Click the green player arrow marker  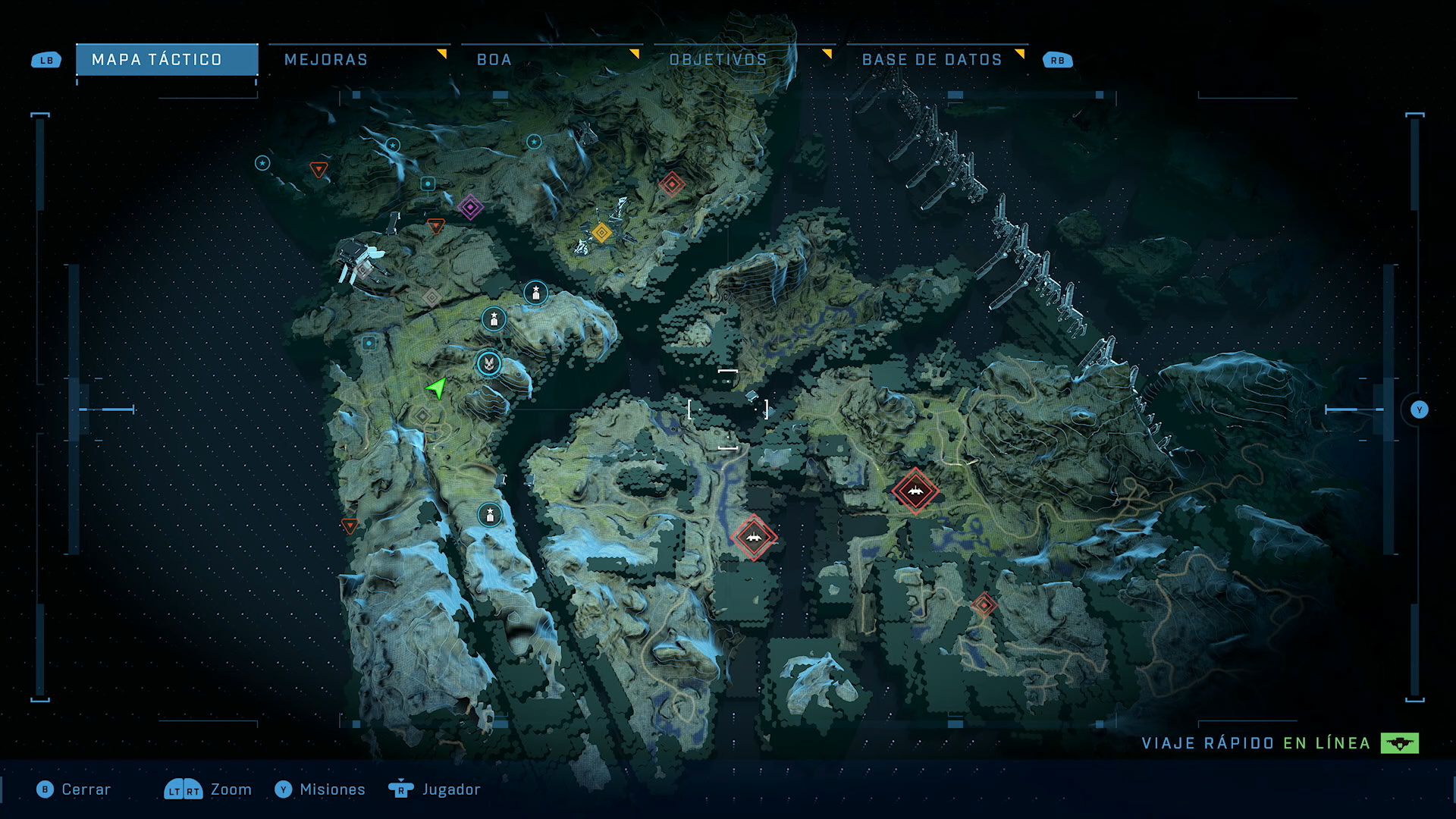(x=437, y=388)
